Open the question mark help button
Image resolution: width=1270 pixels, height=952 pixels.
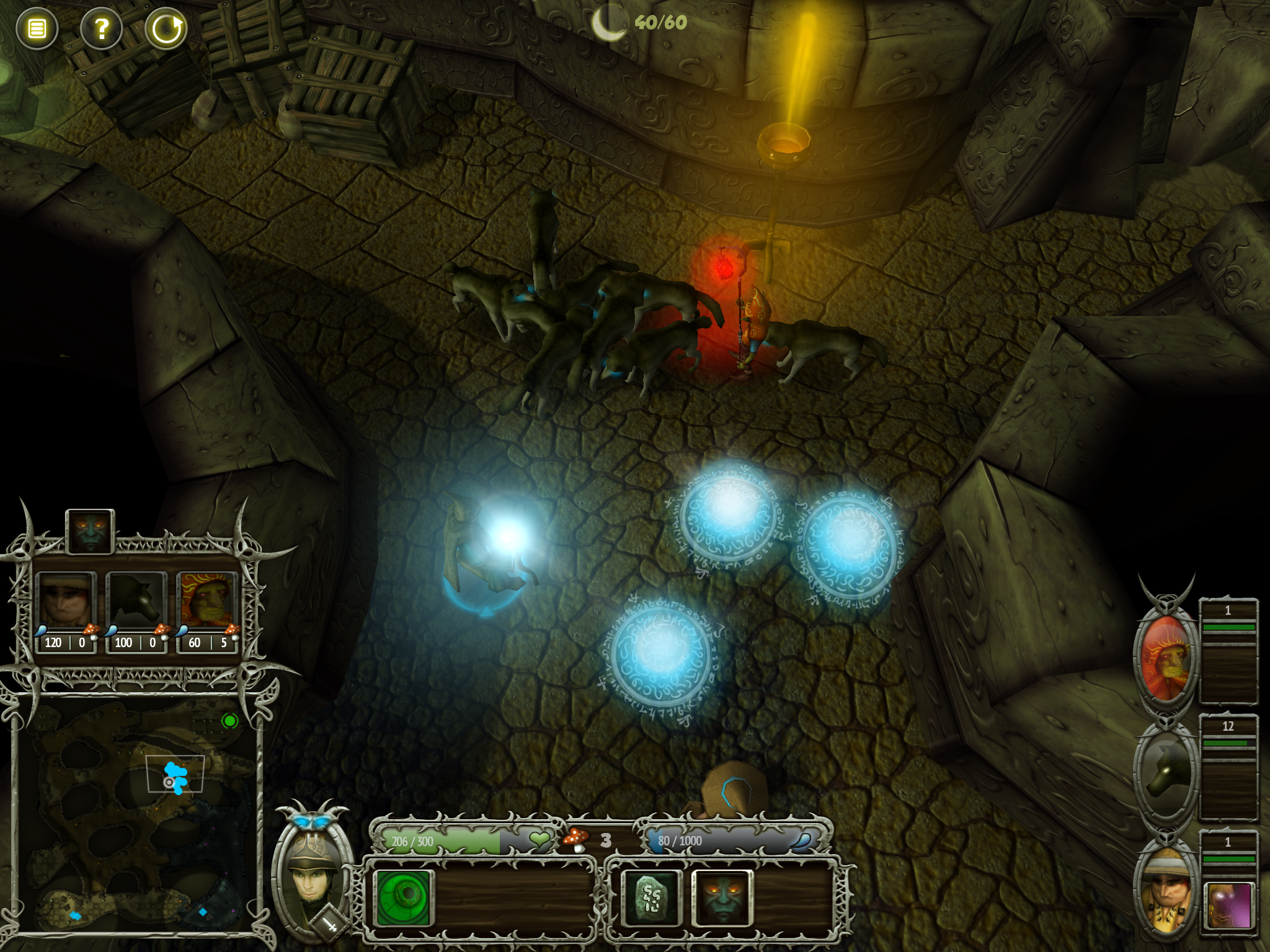102,29
